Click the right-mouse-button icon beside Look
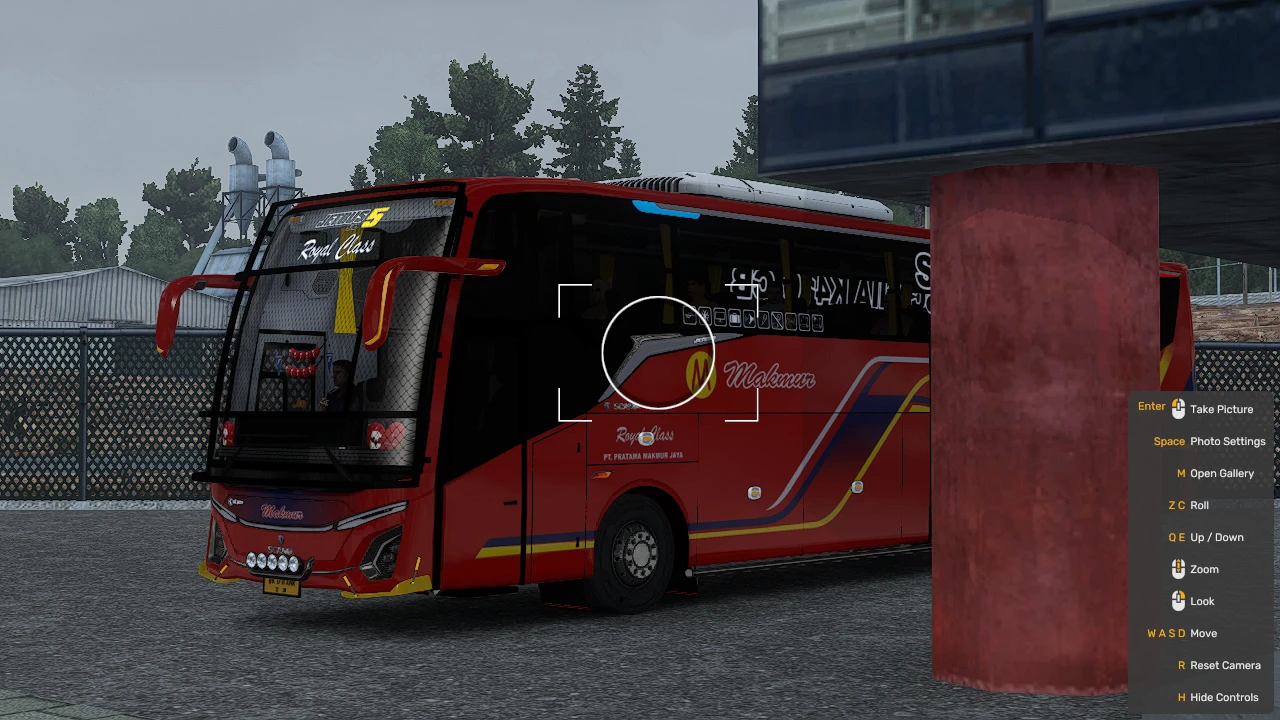 click(x=1178, y=600)
